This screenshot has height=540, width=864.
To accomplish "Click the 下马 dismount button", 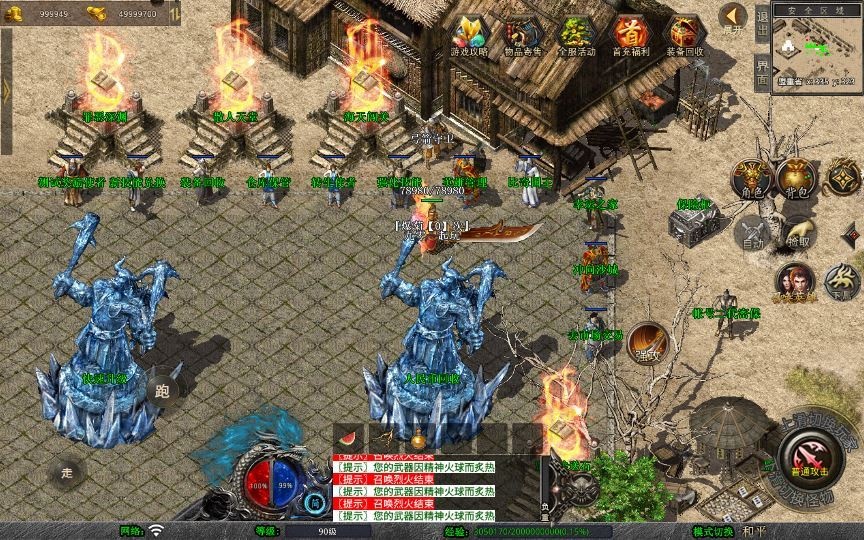I will pos(843,282).
